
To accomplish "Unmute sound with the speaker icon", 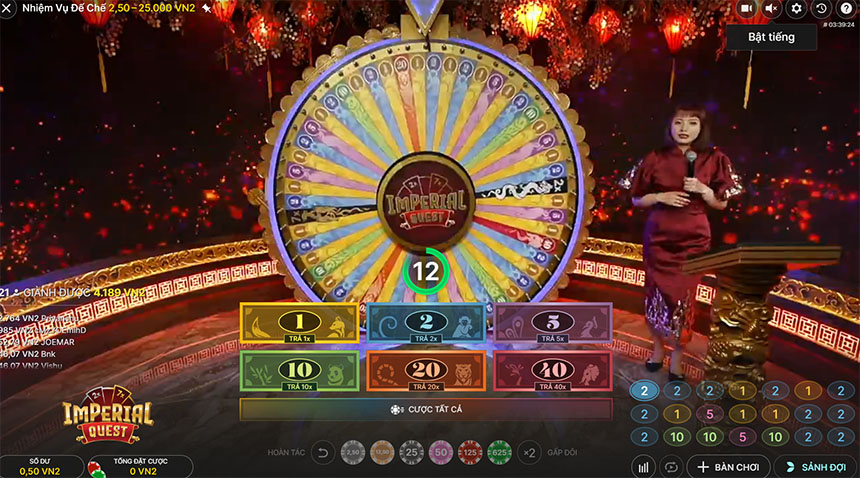I will click(771, 9).
